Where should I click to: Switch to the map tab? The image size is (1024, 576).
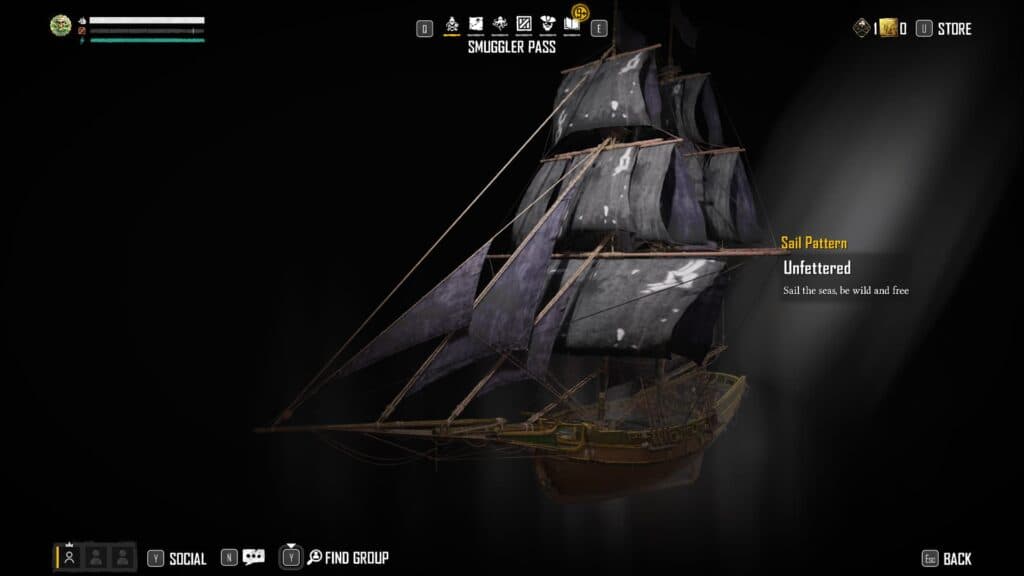[476, 24]
